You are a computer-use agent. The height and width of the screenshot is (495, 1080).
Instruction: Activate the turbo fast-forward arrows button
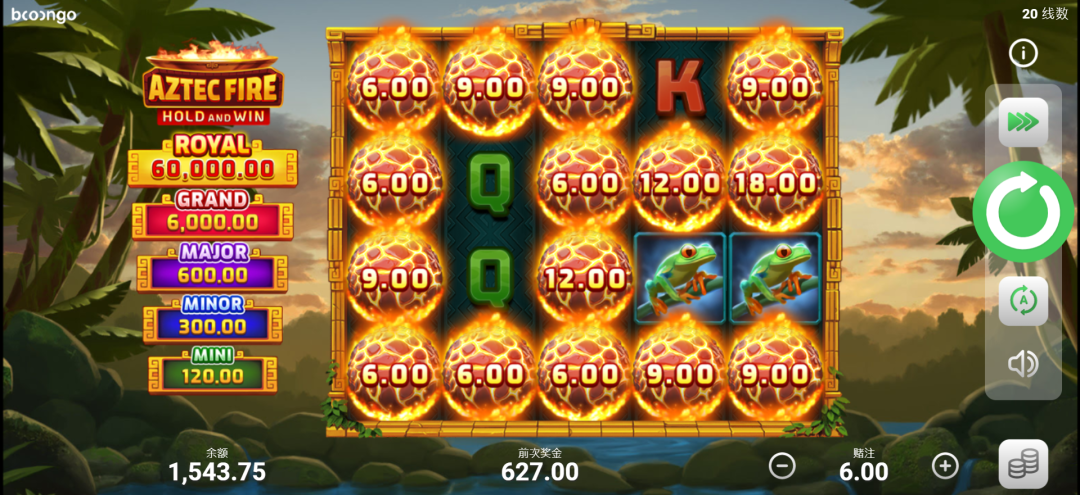(x=1023, y=123)
